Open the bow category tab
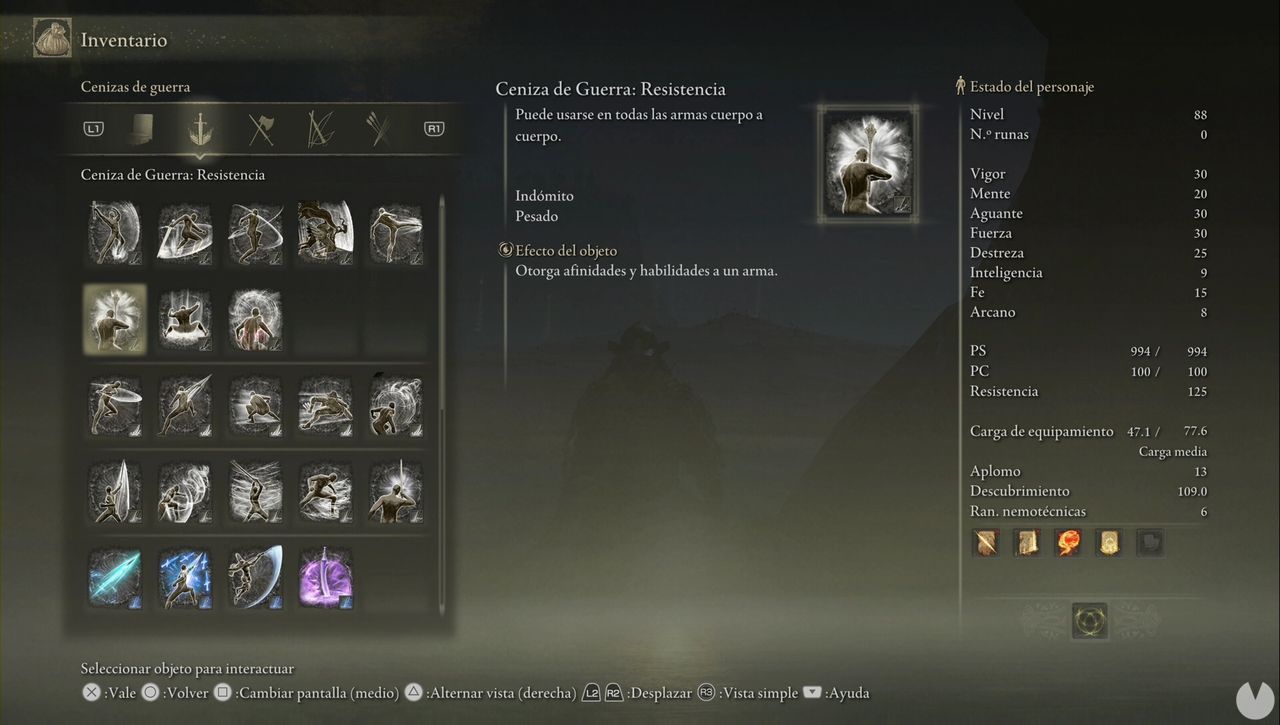 321,129
